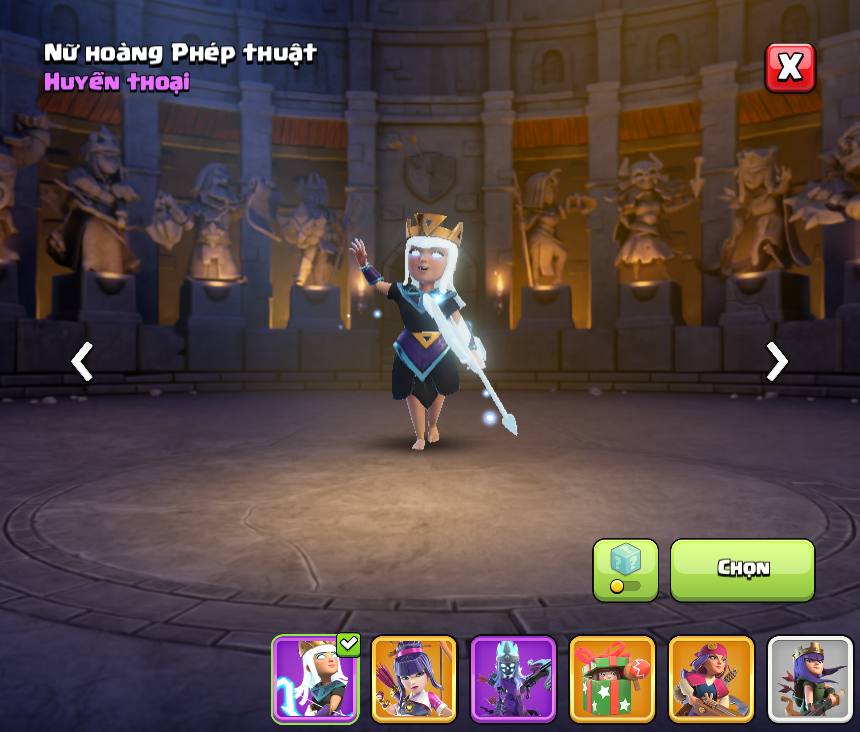860x732 pixels.
Task: Toggle the 3D cube view button
Action: click(x=625, y=570)
